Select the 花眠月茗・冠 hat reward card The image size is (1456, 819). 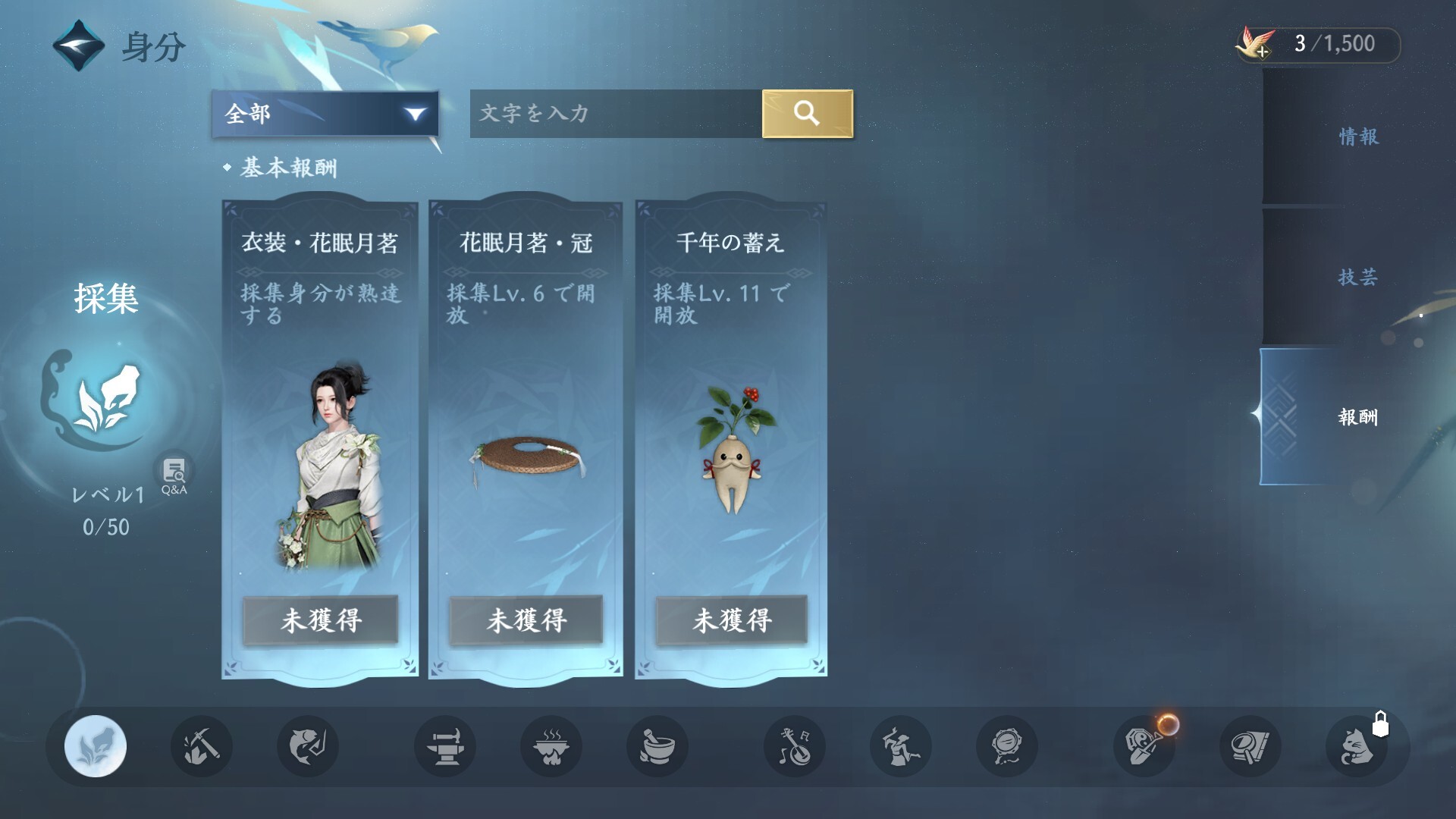point(526,440)
